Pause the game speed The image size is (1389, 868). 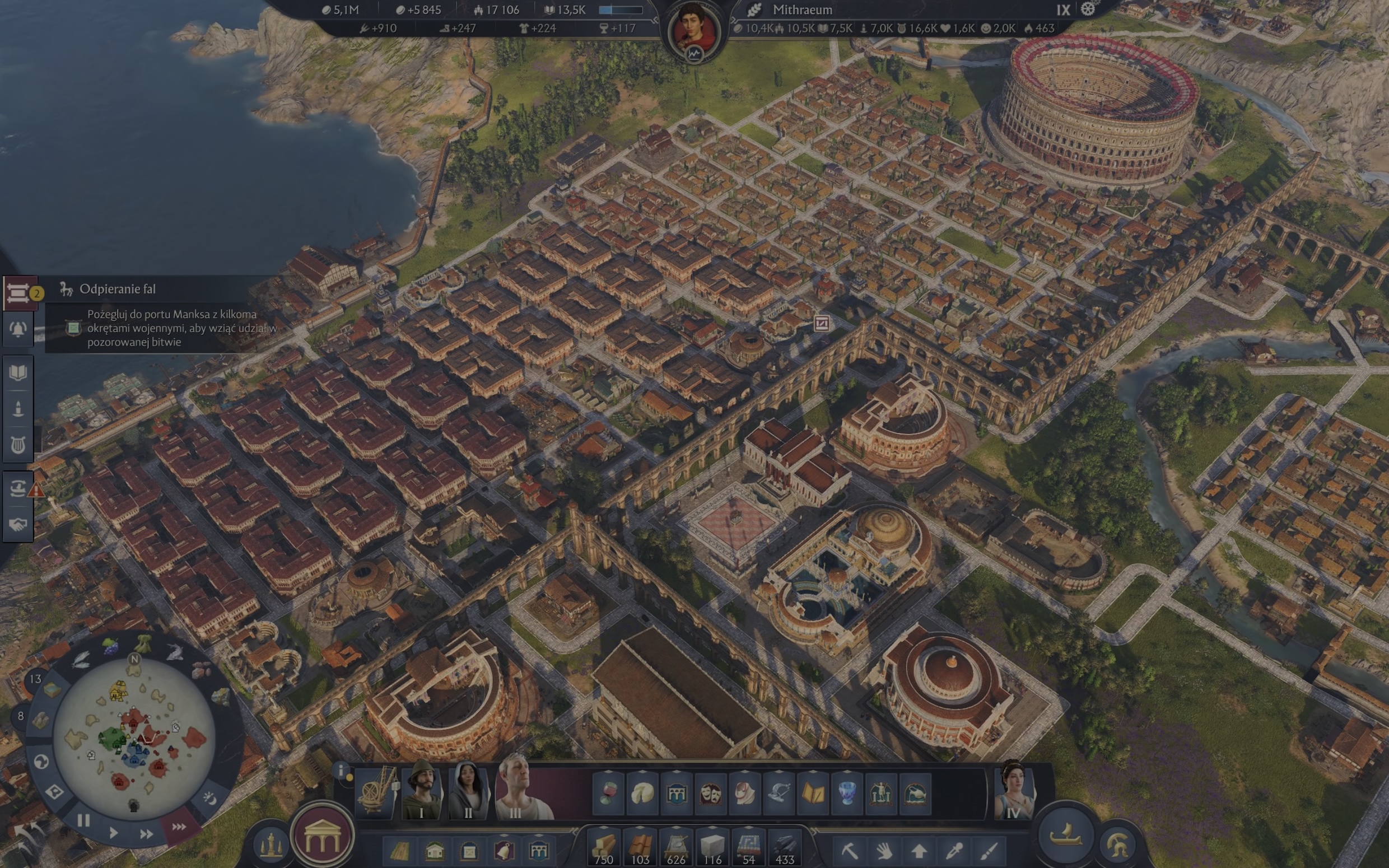(84, 820)
